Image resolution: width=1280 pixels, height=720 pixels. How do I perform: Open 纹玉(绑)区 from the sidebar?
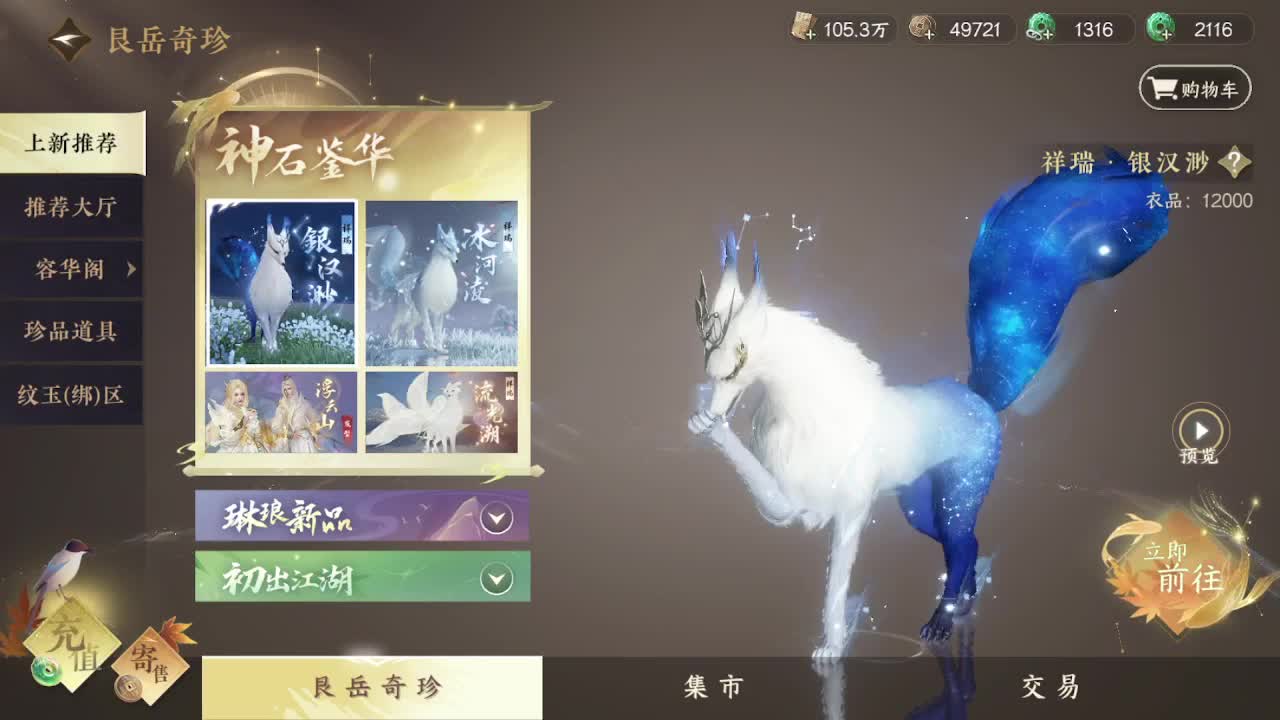[72, 396]
